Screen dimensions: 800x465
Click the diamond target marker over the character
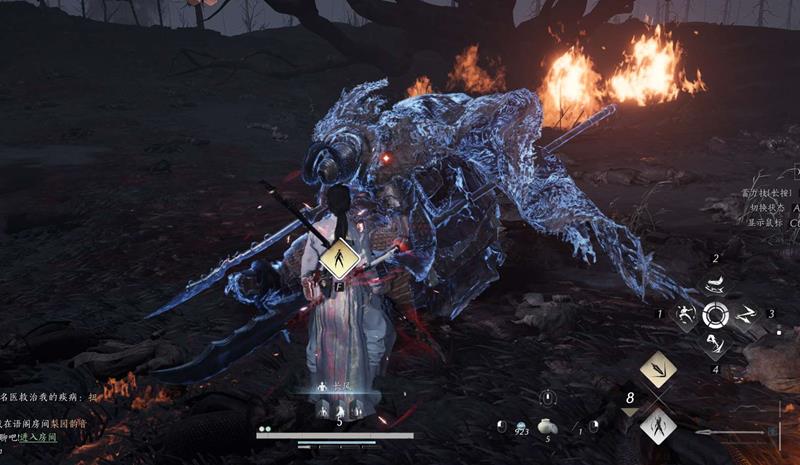tap(340, 260)
